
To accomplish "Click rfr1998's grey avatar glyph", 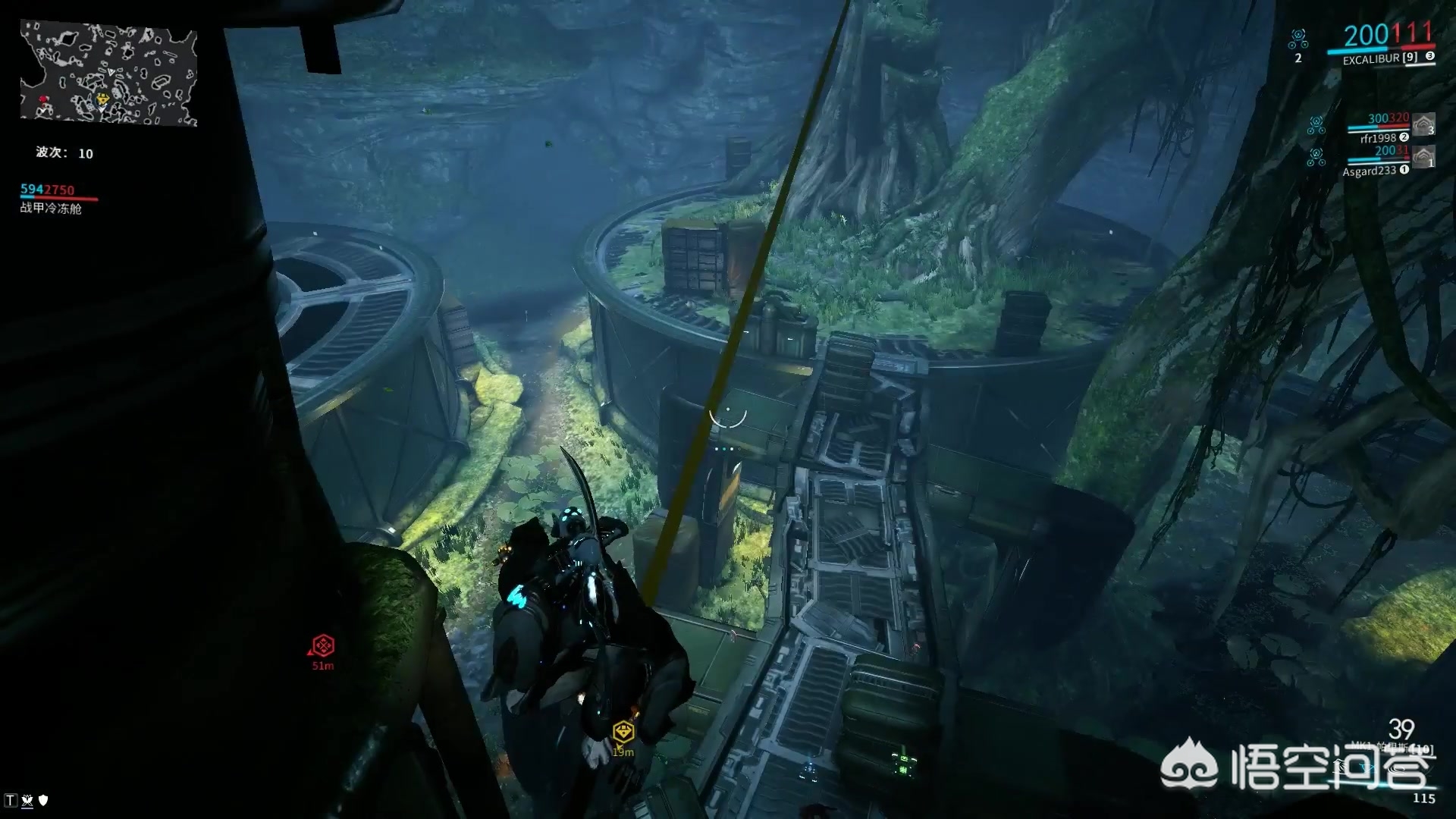I will (1423, 124).
